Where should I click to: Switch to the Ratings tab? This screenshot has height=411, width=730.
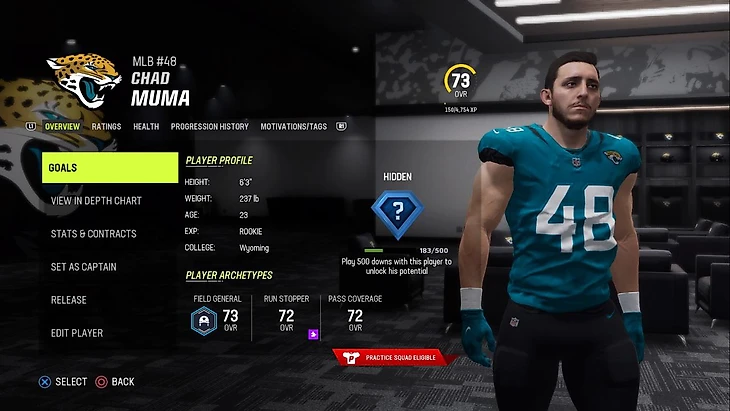[x=106, y=127]
